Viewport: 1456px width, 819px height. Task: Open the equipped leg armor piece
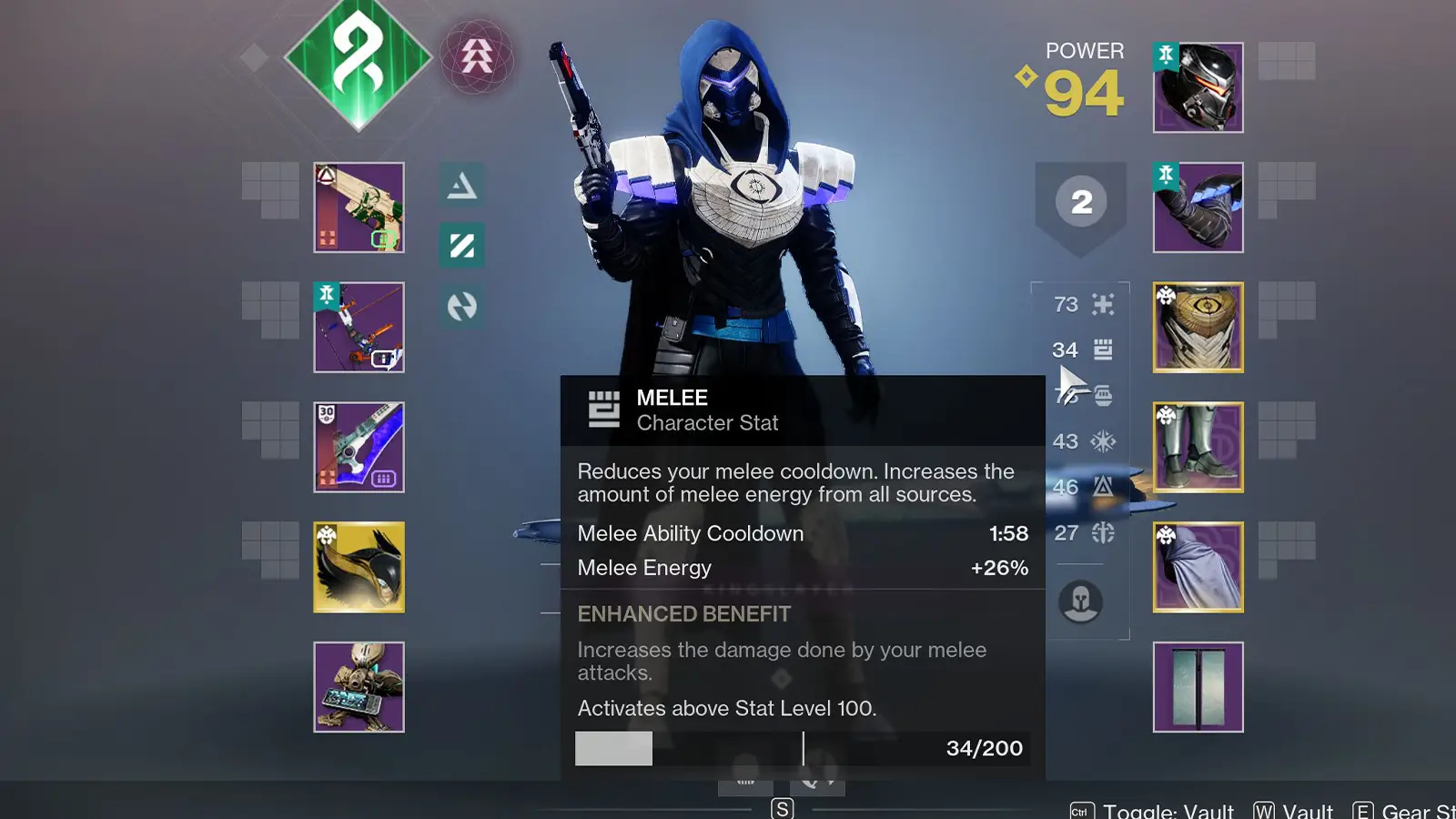point(1197,446)
